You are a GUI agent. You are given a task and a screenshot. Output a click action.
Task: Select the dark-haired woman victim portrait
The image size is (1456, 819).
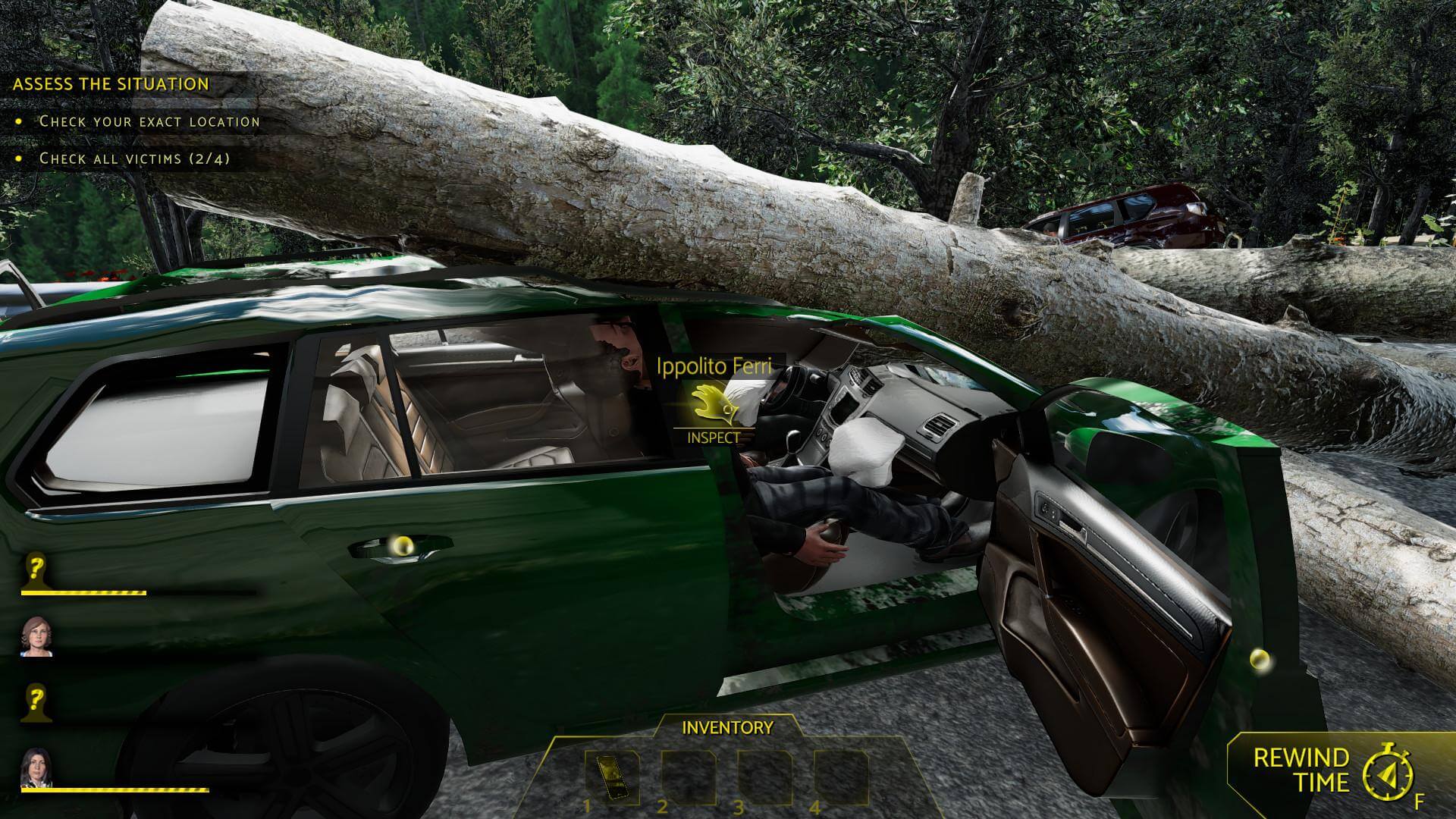[x=36, y=767]
